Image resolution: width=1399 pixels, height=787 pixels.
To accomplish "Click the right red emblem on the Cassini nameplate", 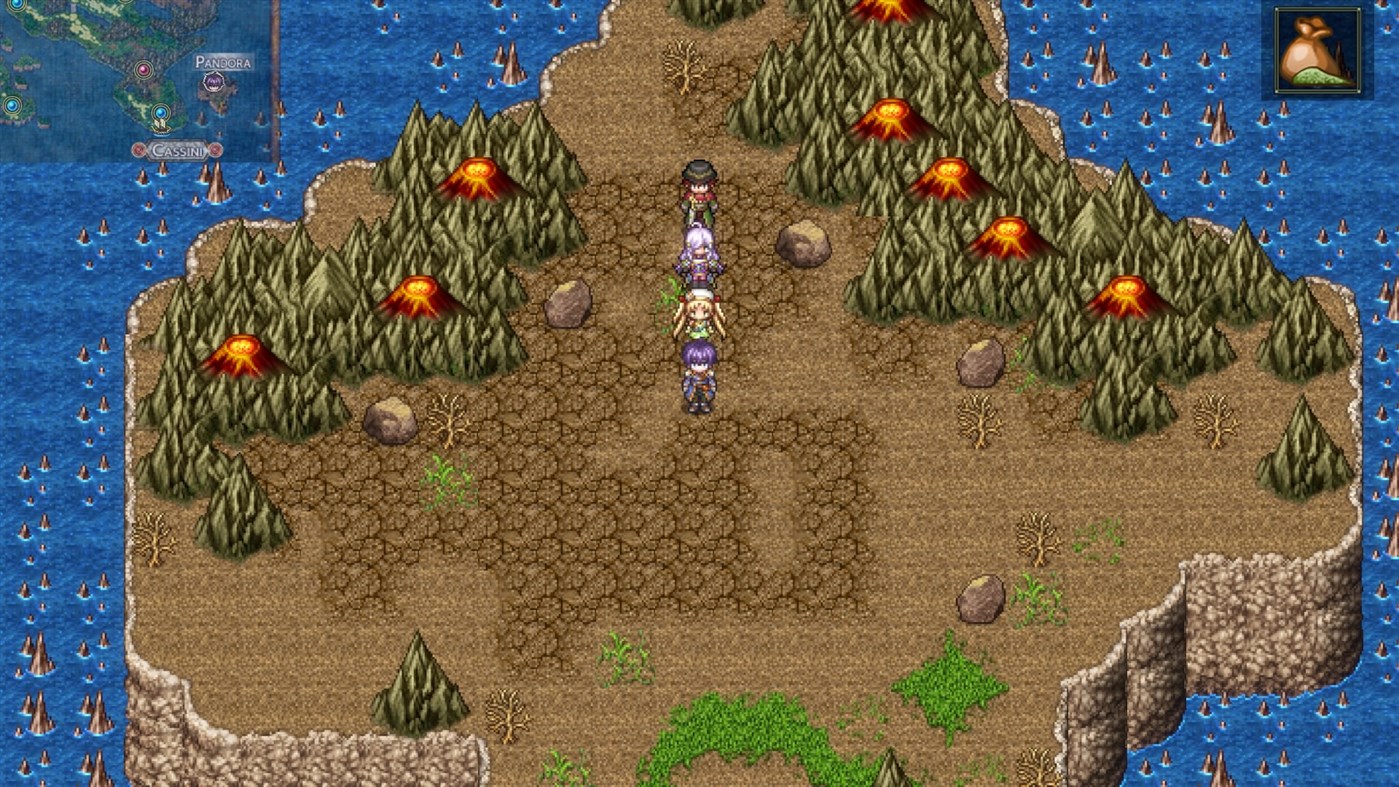I will pos(214,151).
